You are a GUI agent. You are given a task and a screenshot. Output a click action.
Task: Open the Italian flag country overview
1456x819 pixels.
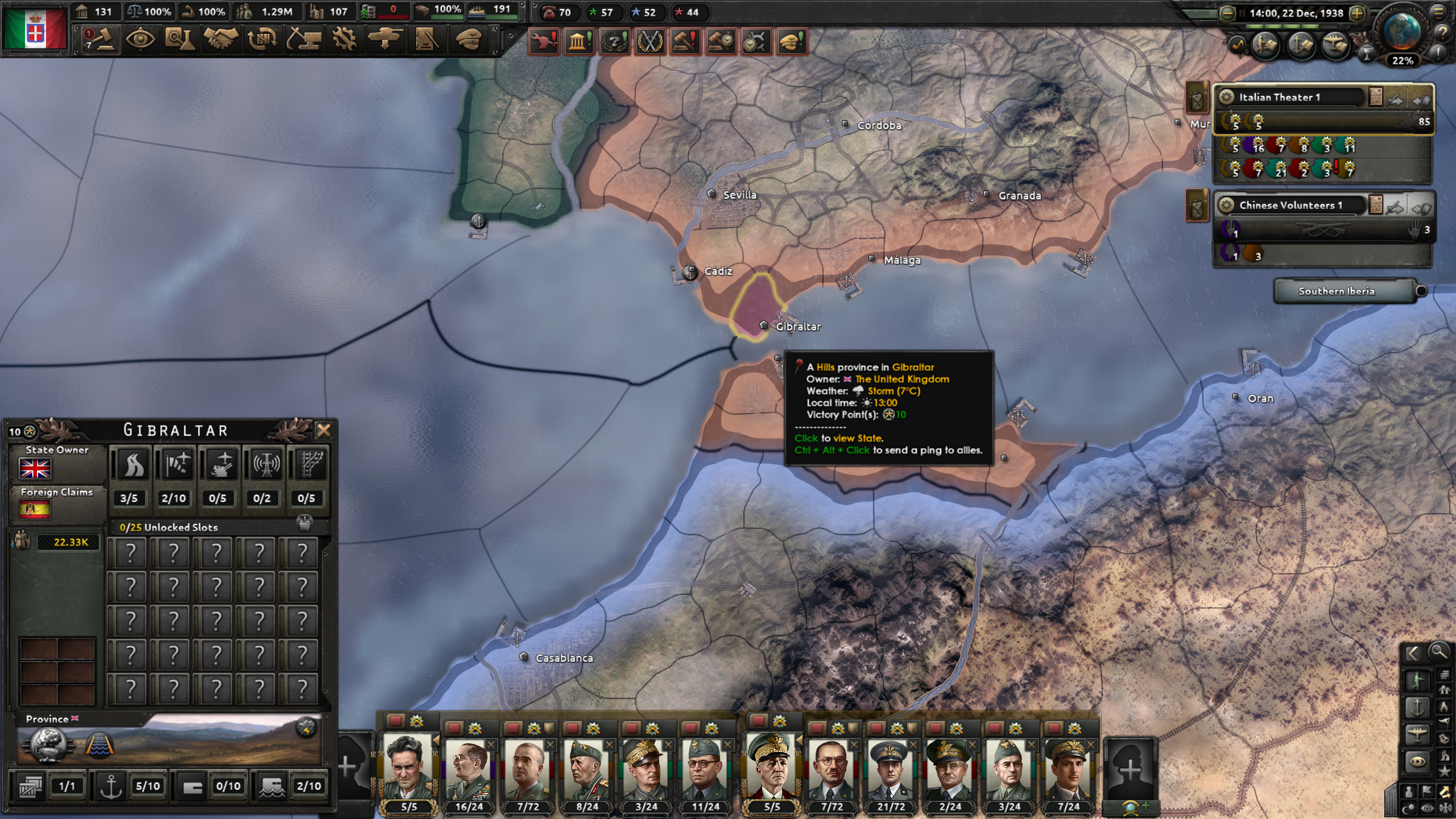[x=35, y=28]
